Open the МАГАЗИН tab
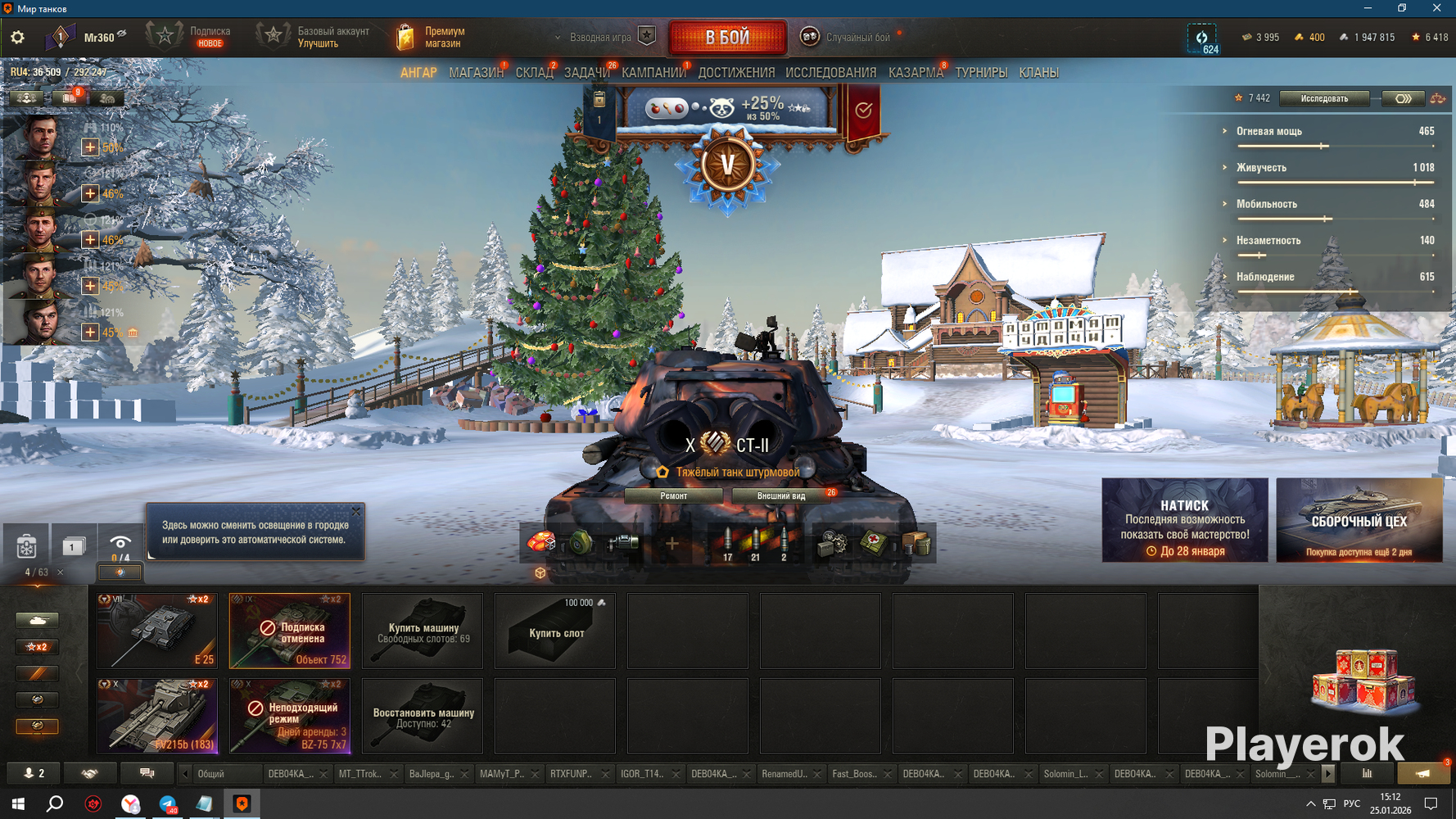The width and height of the screenshot is (1456, 819). pyautogui.click(x=476, y=73)
